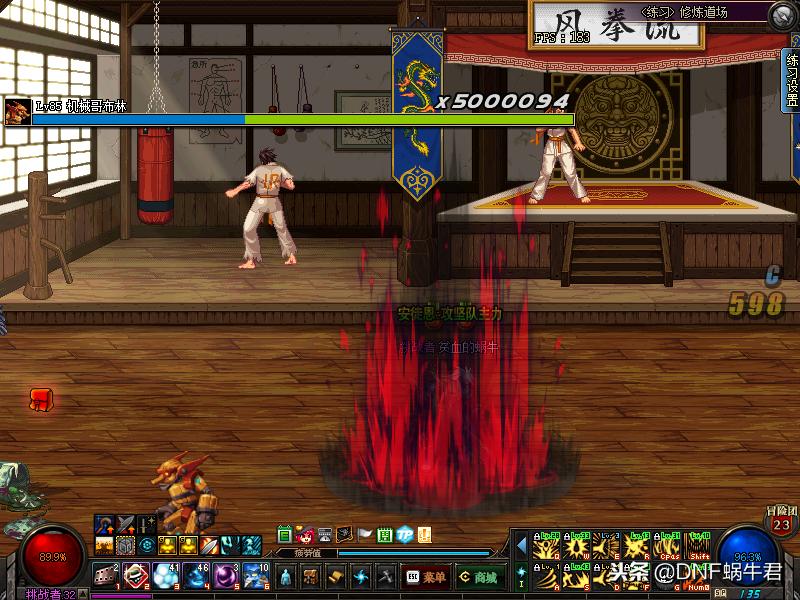Open the green calendar icon above the fatigue bar
Image resolution: width=800 pixels, height=600 pixels.
coord(285,534)
